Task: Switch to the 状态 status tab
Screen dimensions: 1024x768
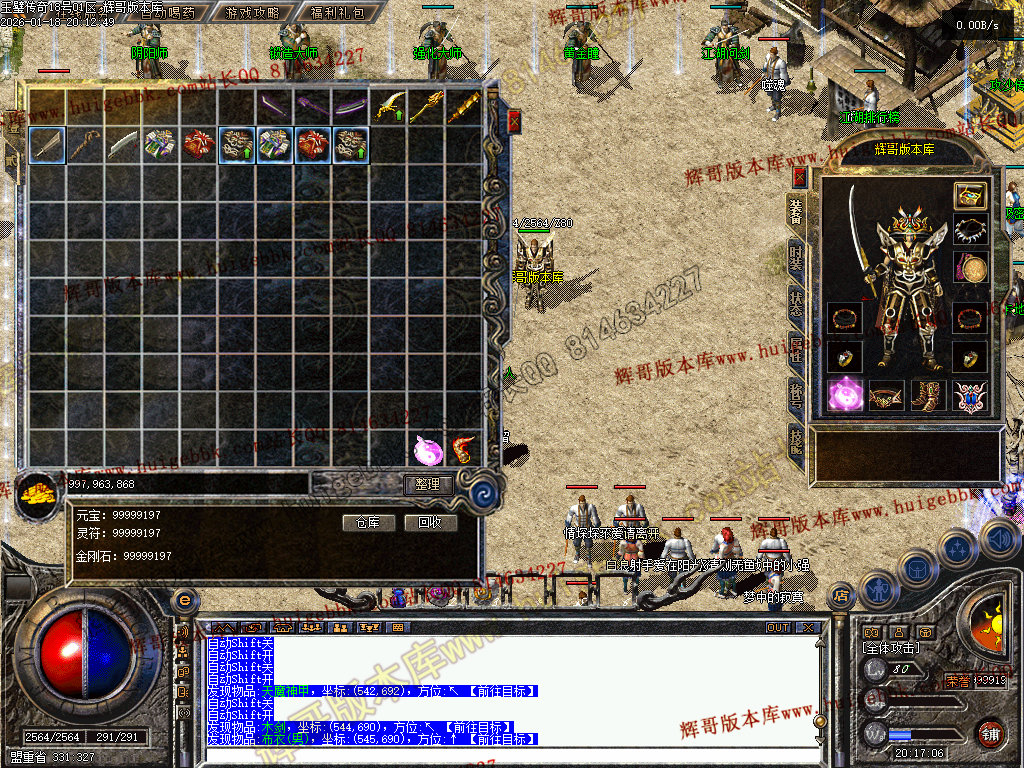Action: 796,301
